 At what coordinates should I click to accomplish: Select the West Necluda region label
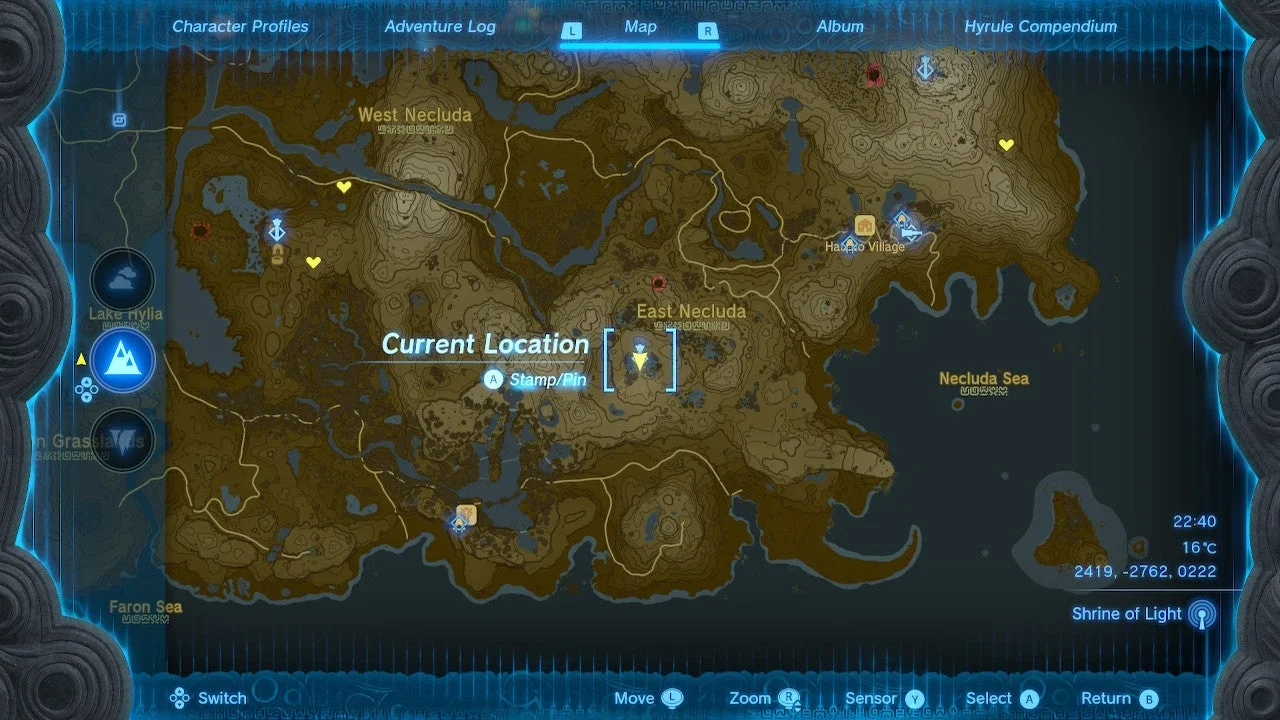pos(415,115)
